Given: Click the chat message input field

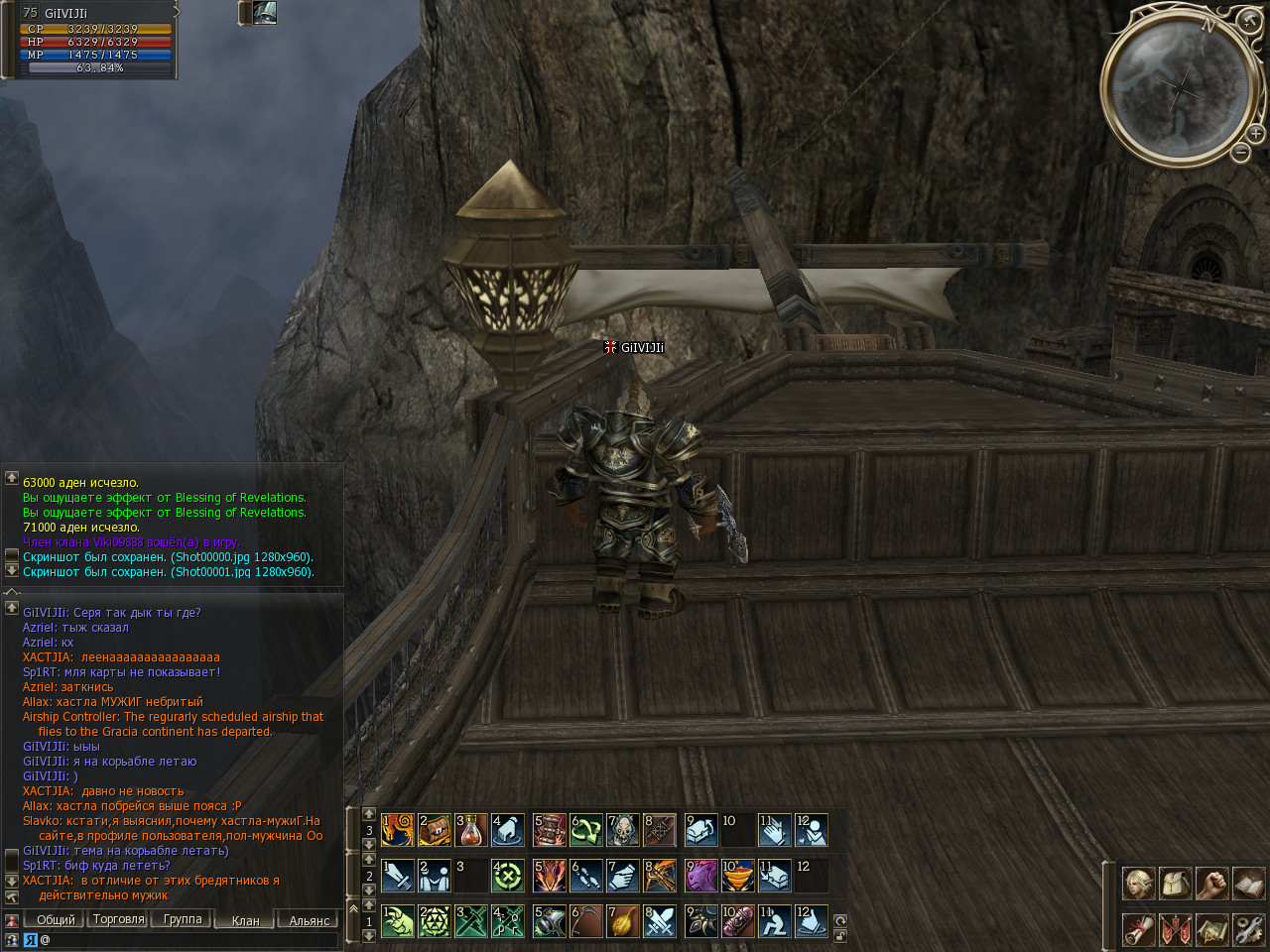Looking at the screenshot, I should [x=189, y=939].
